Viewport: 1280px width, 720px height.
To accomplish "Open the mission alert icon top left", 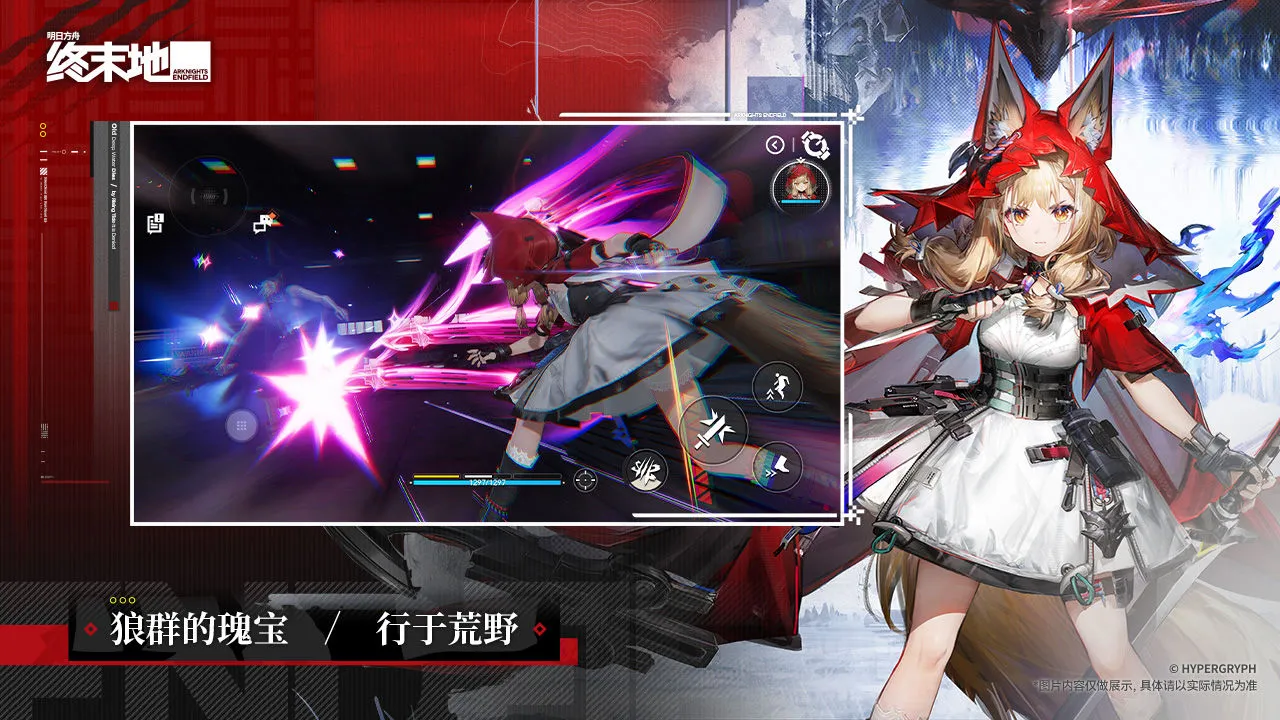I will point(154,223).
